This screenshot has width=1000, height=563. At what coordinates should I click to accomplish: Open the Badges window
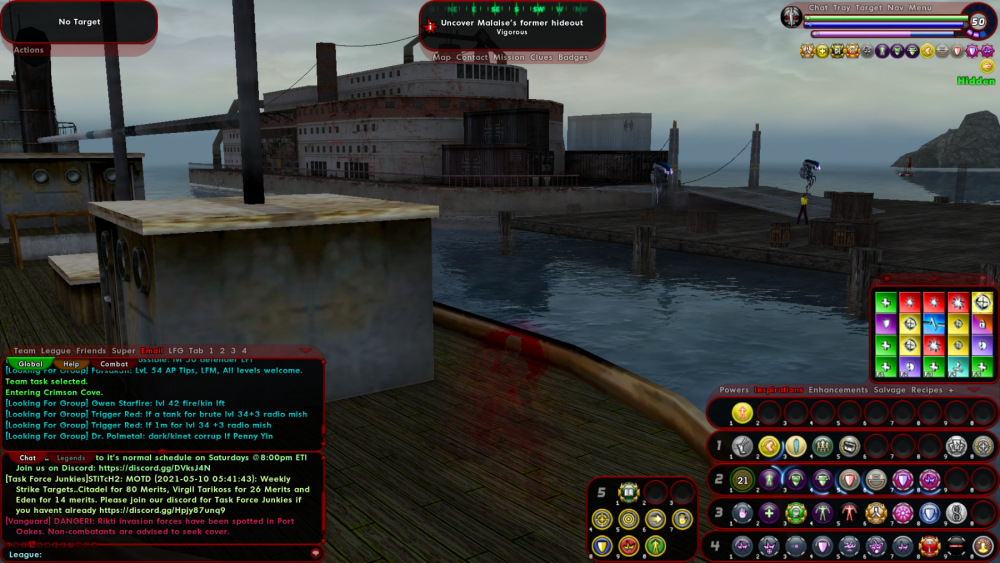pos(573,58)
